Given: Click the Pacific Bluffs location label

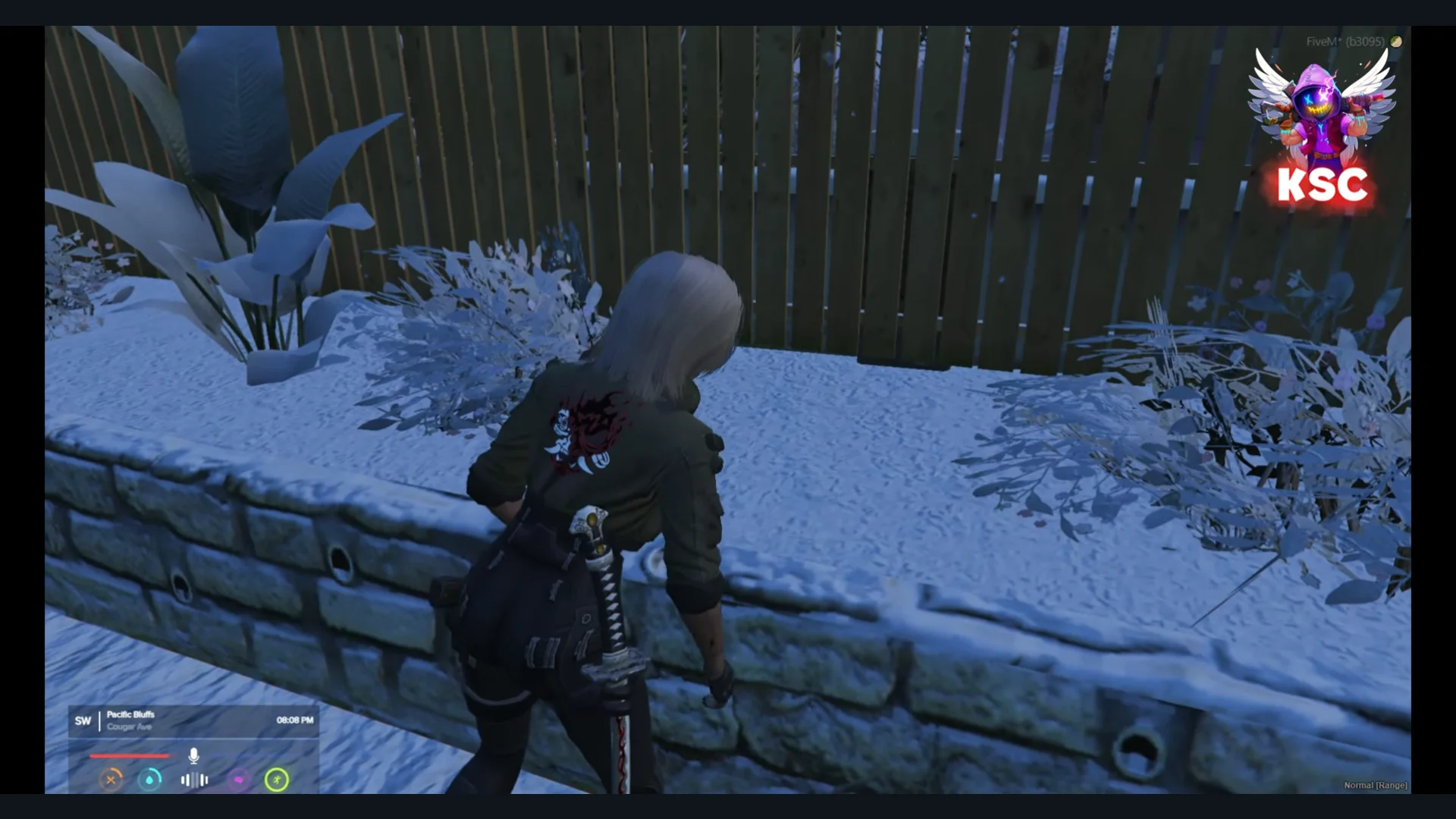Looking at the screenshot, I should click(130, 714).
